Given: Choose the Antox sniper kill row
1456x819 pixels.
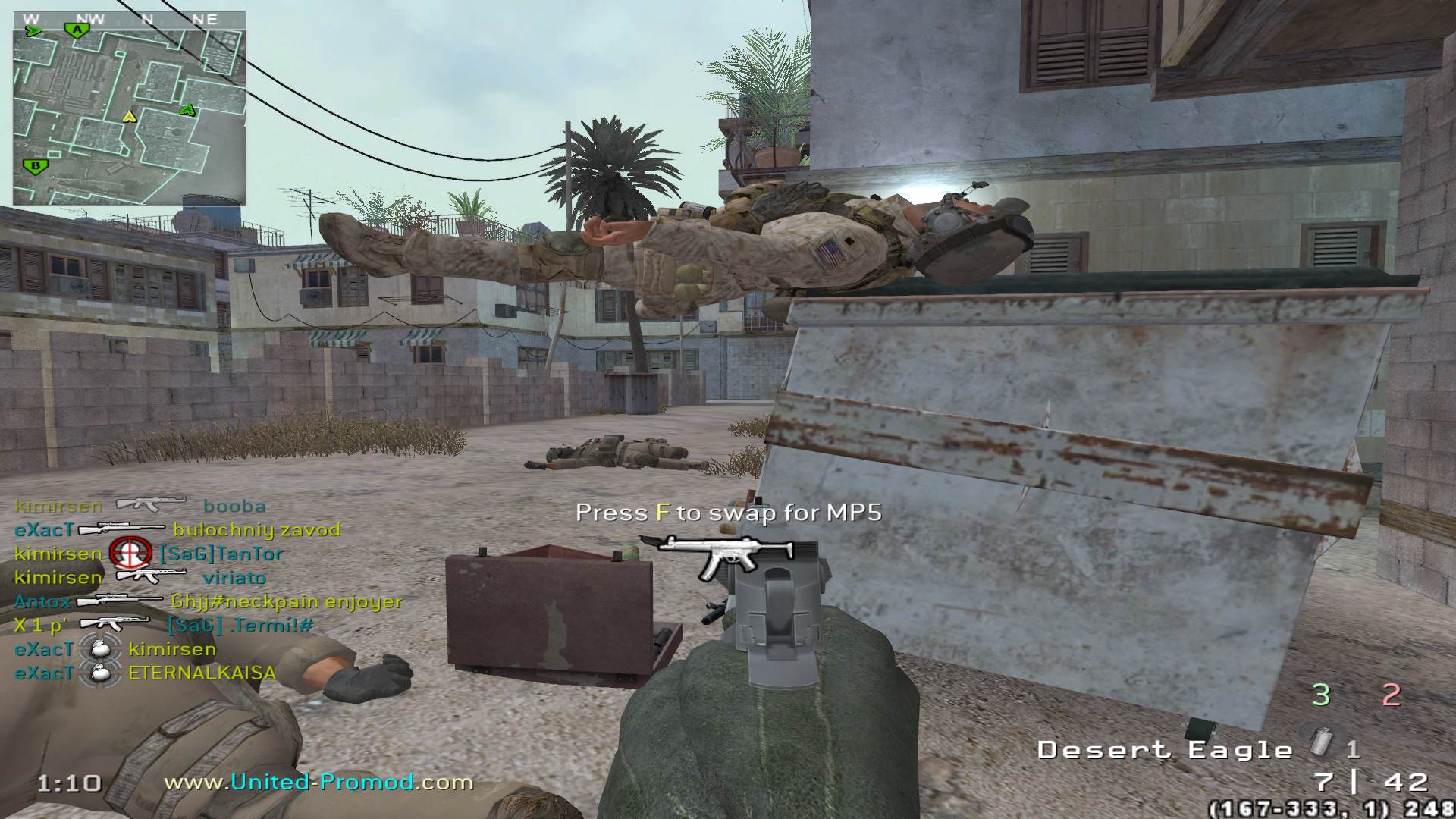Looking at the screenshot, I should 208,601.
